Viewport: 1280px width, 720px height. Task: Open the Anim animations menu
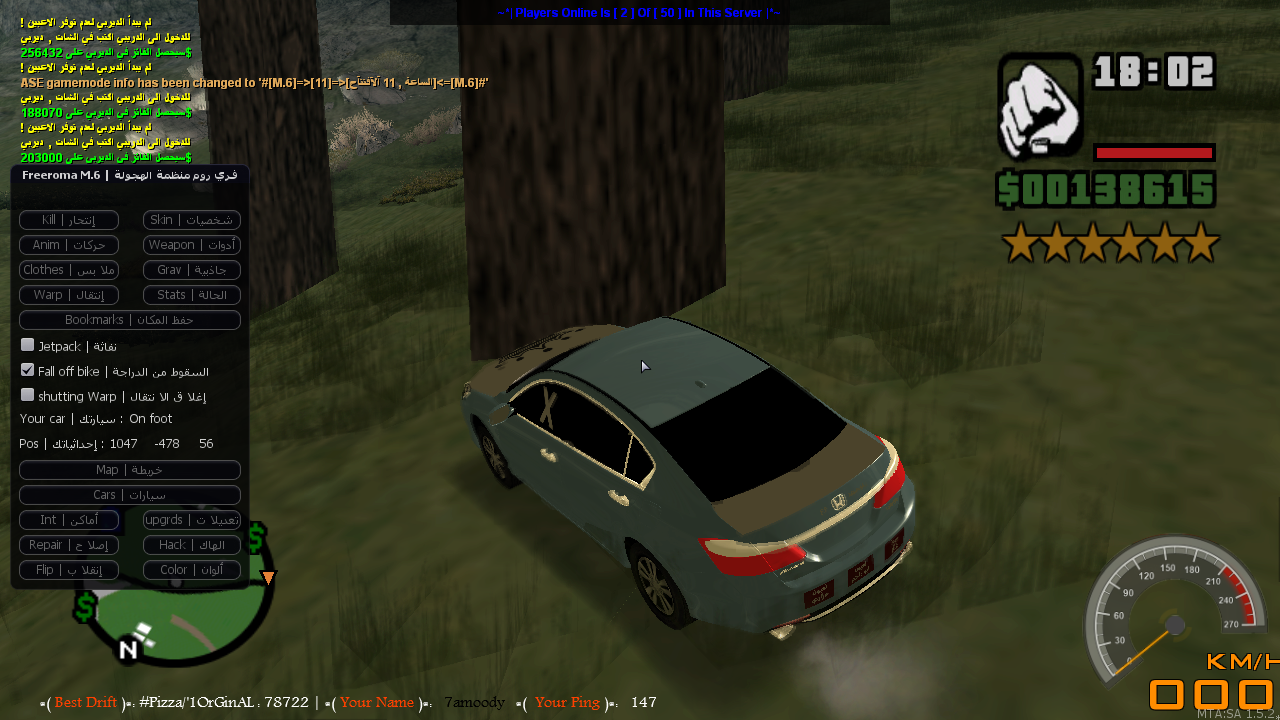(x=69, y=245)
